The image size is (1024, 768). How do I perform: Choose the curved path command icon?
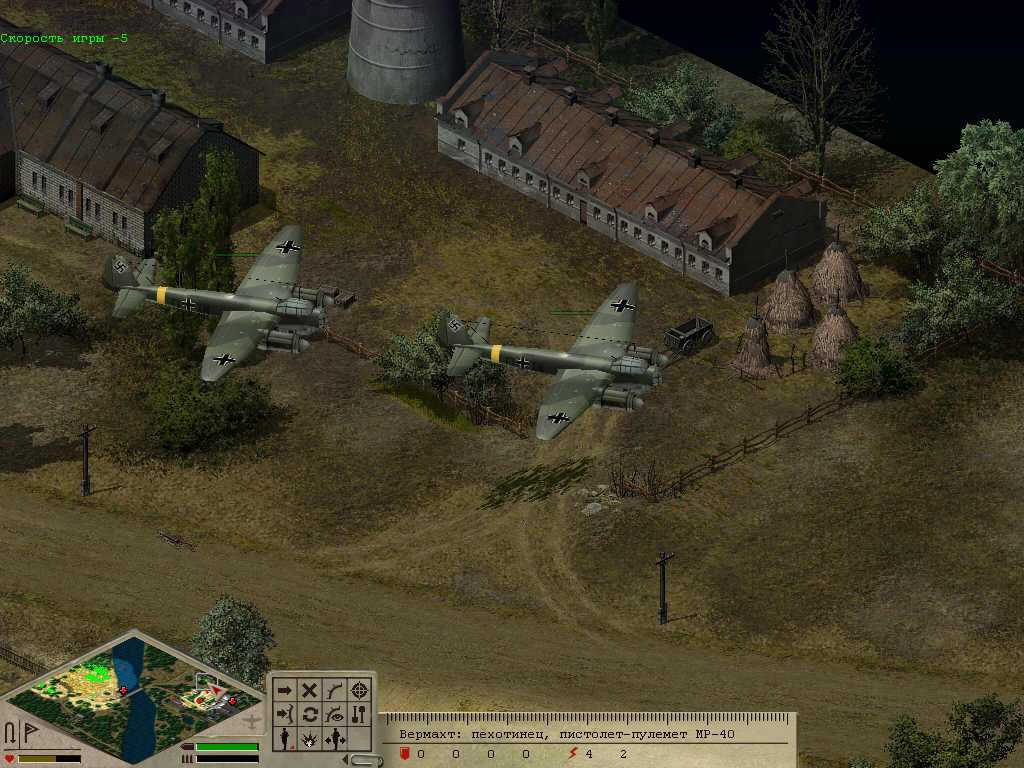coord(335,690)
